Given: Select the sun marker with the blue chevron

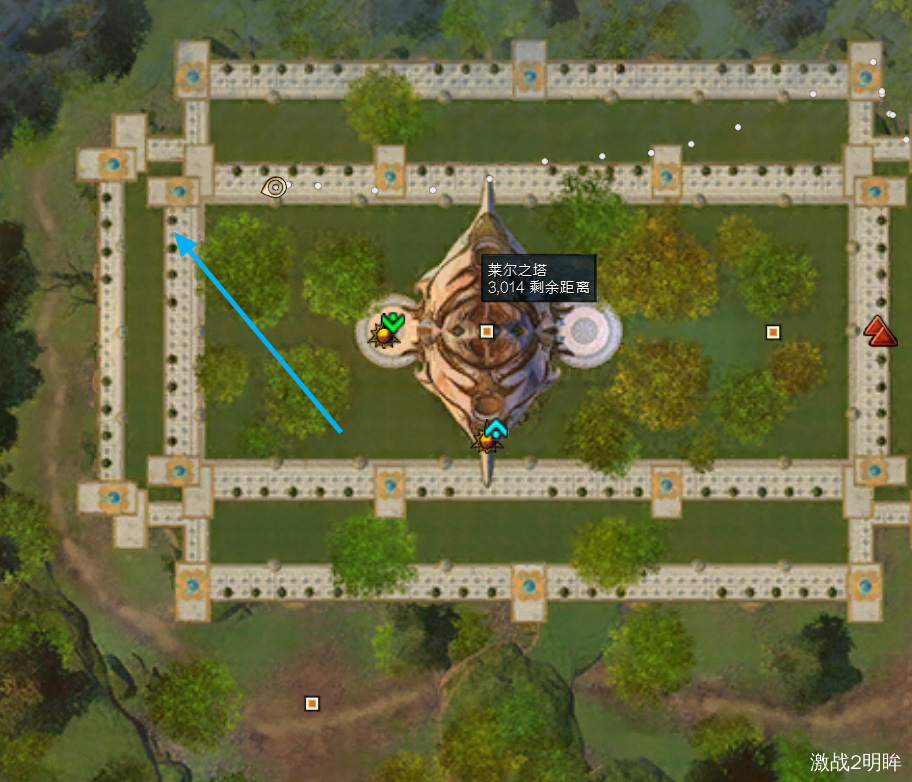Looking at the screenshot, I should point(491,436).
